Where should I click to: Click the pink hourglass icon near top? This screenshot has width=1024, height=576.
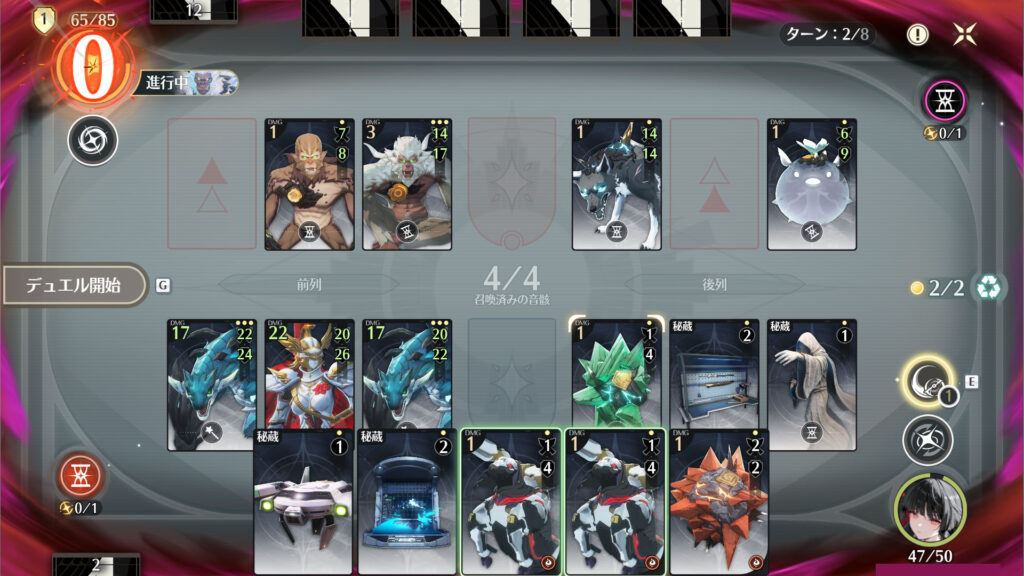(x=944, y=100)
